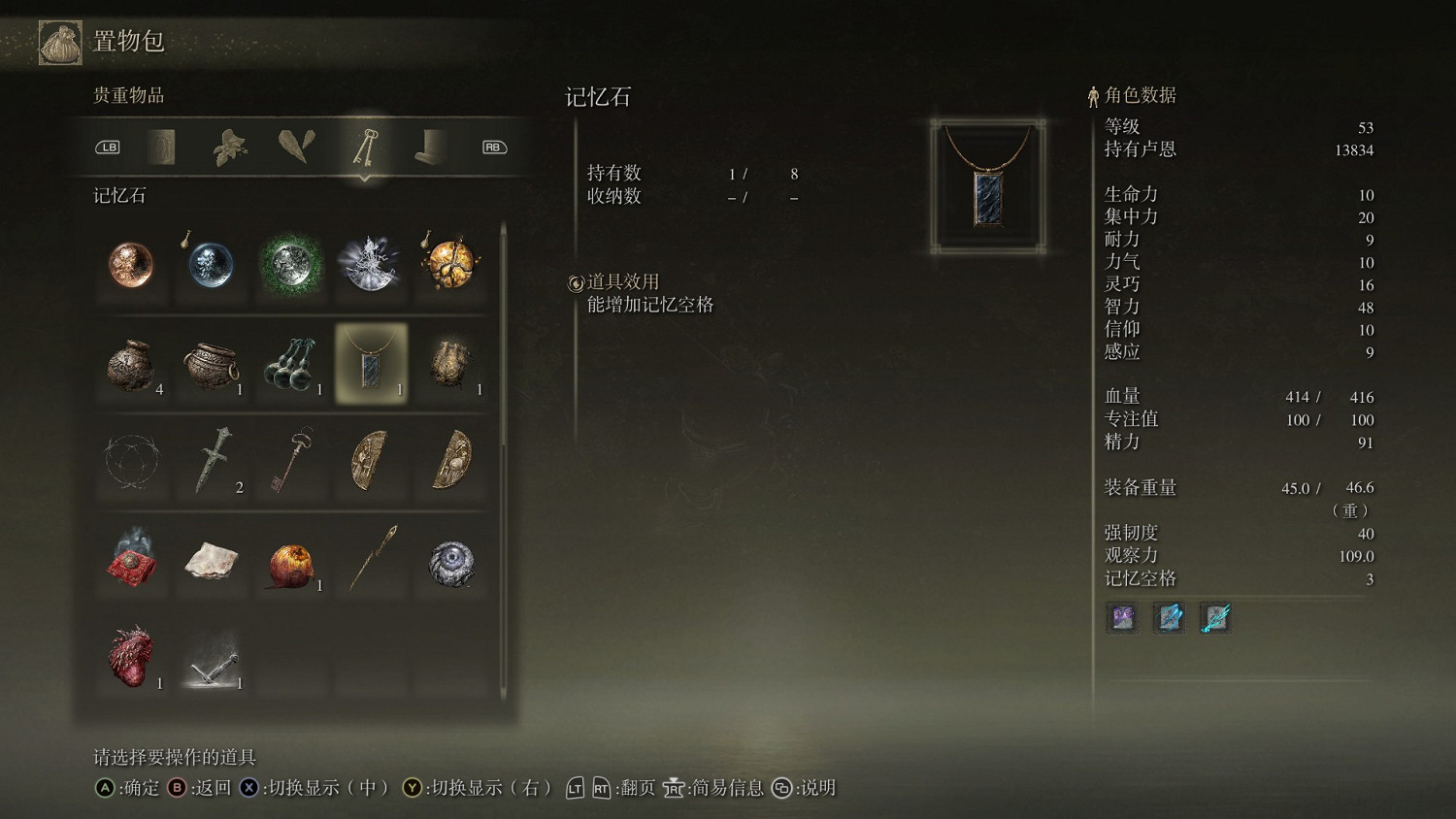Click the feather category icon at the top

point(297,147)
